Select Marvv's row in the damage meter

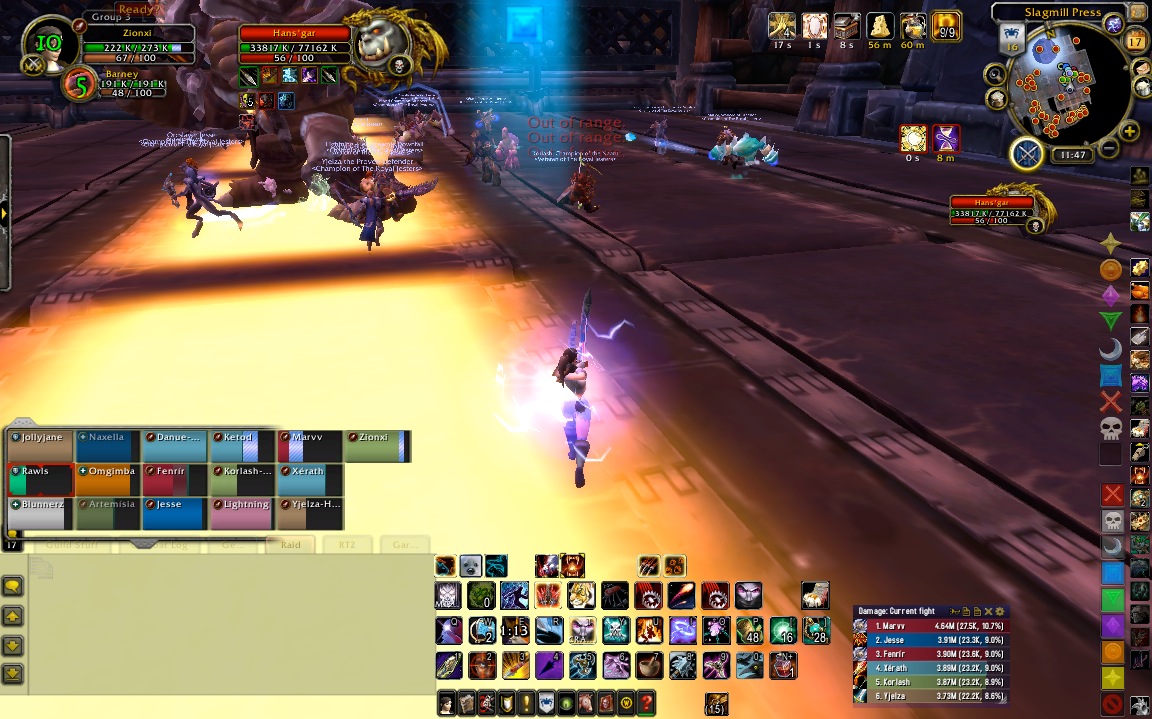(931, 626)
